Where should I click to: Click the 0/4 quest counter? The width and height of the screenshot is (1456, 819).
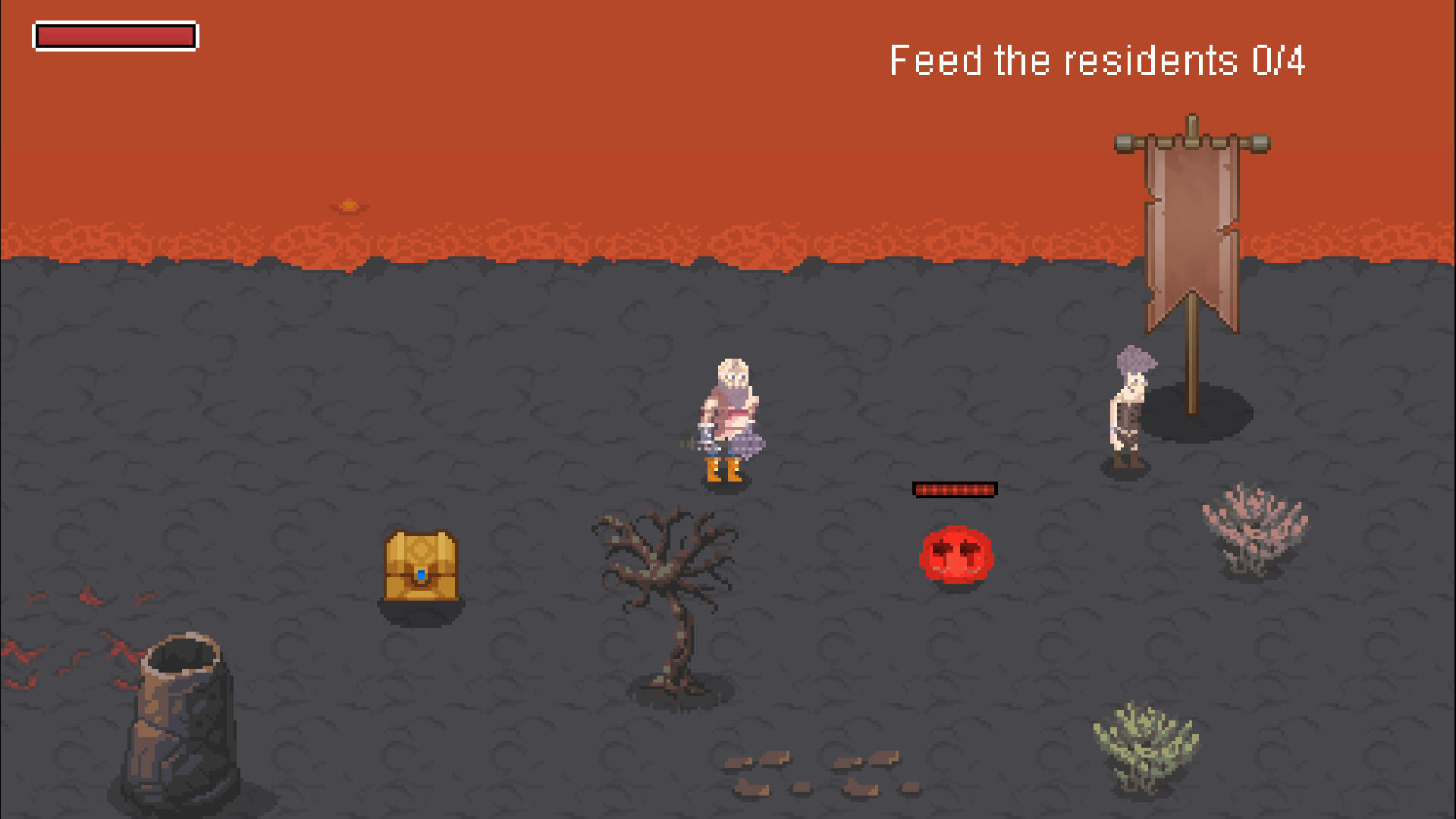point(1279,62)
